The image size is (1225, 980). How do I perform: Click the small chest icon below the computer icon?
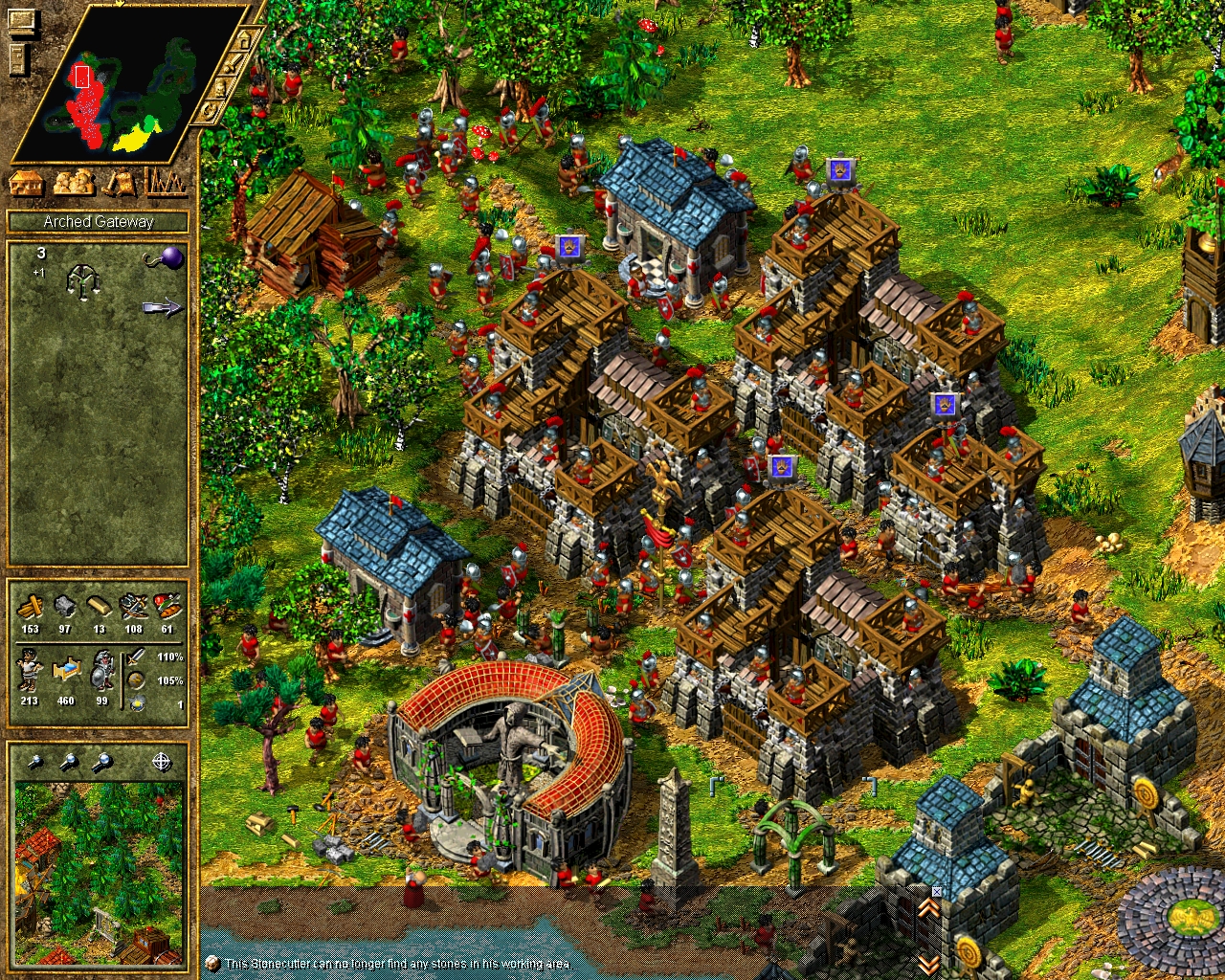coord(18,58)
